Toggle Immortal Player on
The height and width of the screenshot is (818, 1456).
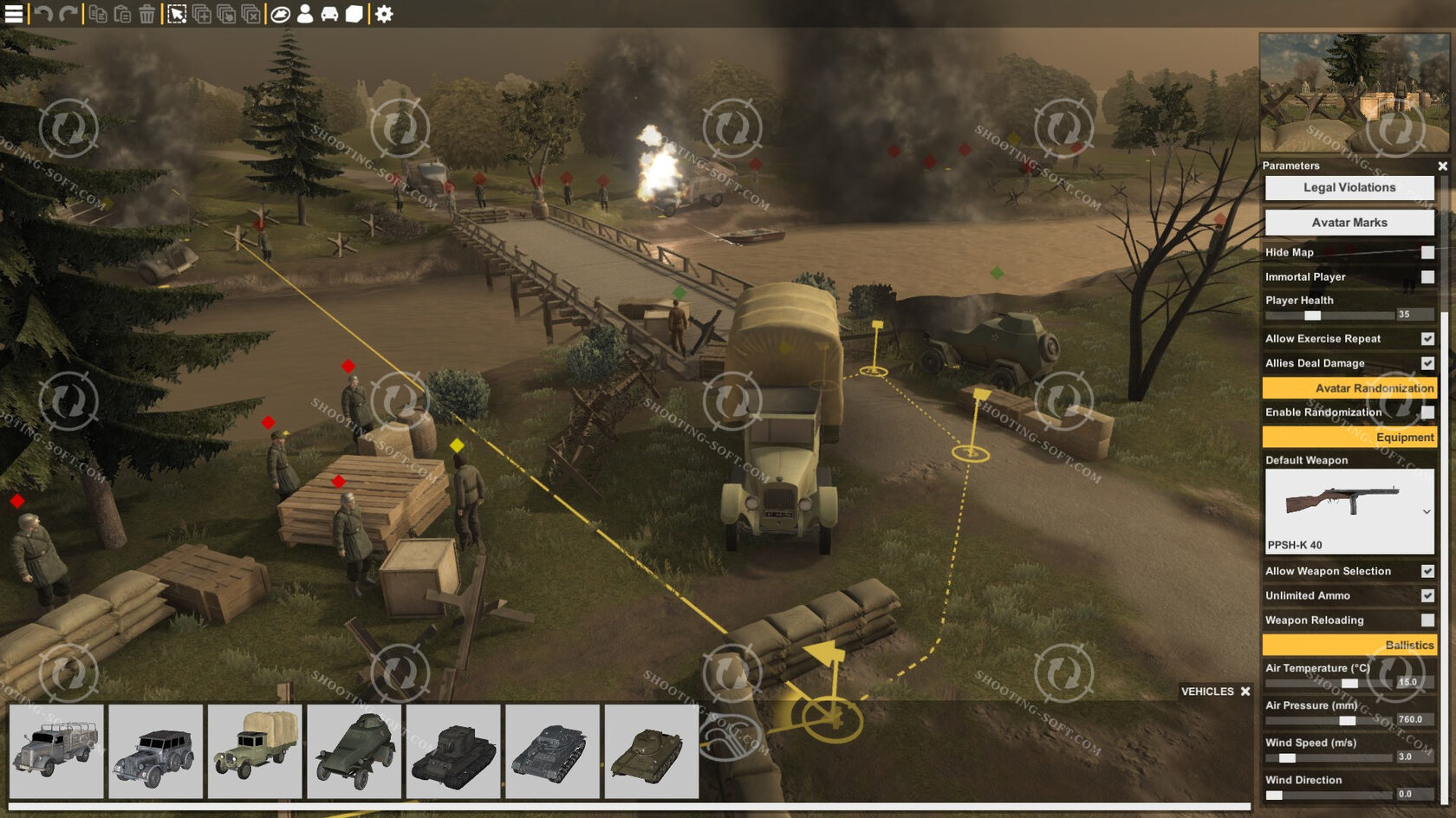[x=1427, y=276]
